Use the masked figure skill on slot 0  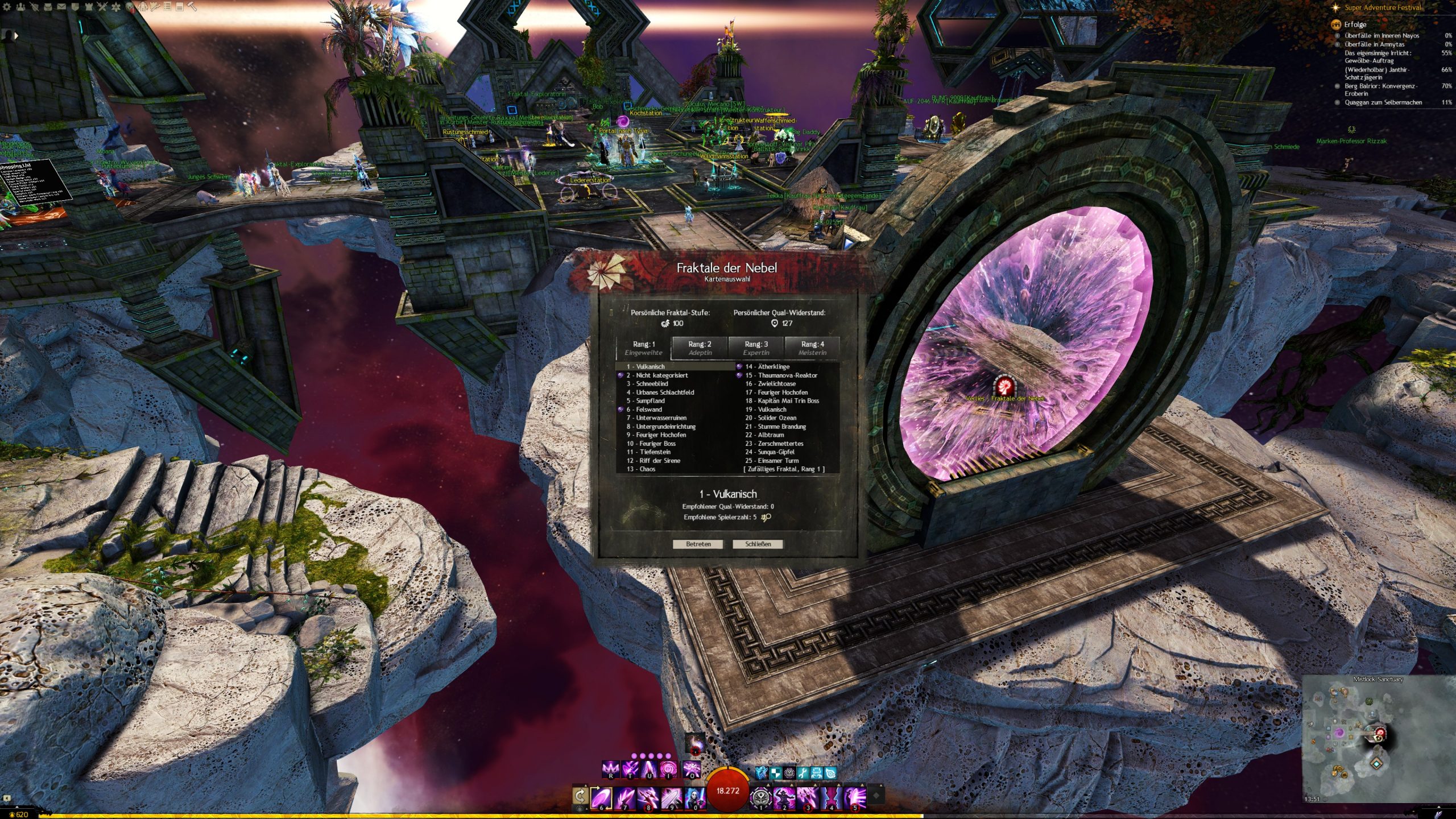[x=694, y=797]
